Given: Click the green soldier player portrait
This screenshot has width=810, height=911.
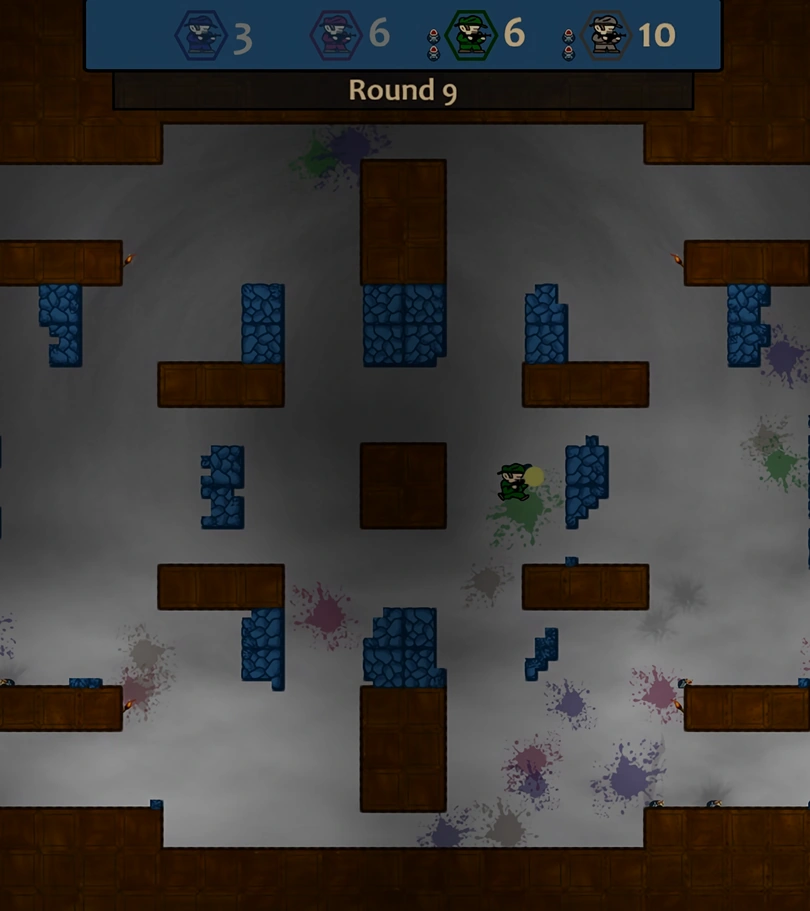Looking at the screenshot, I should click(x=471, y=36).
